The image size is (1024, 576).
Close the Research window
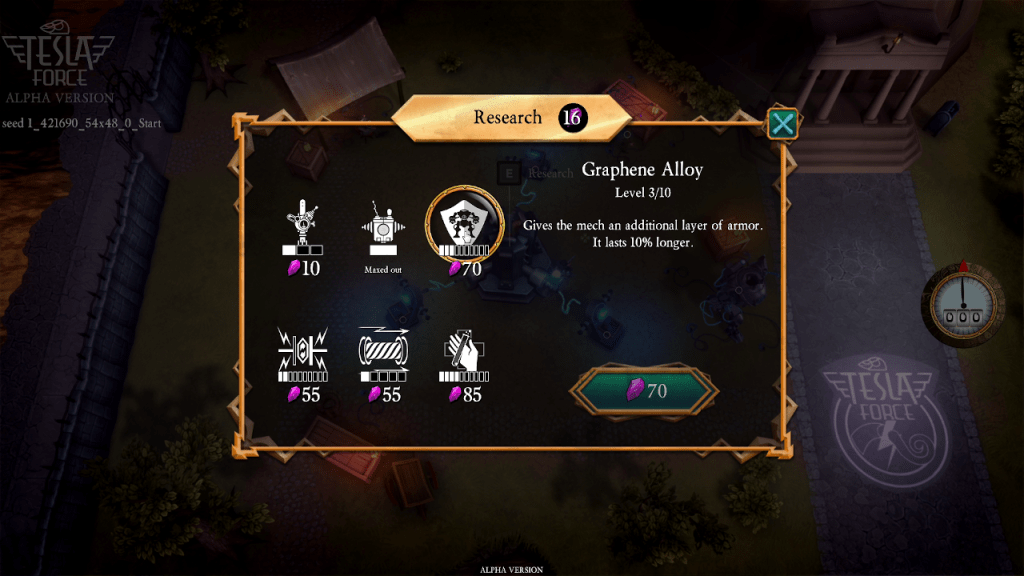click(782, 124)
